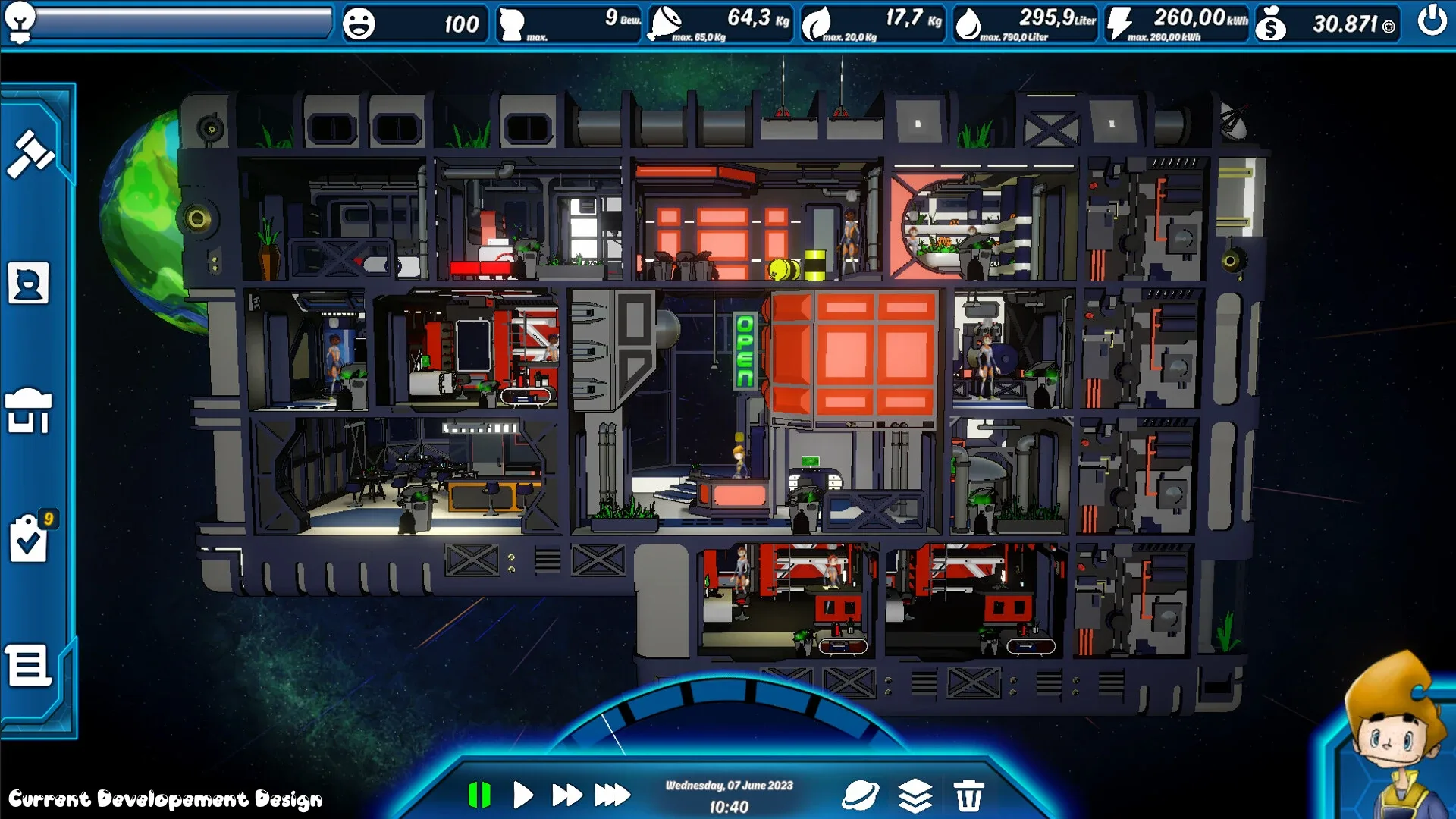Set game to normal play speed

tap(522, 795)
